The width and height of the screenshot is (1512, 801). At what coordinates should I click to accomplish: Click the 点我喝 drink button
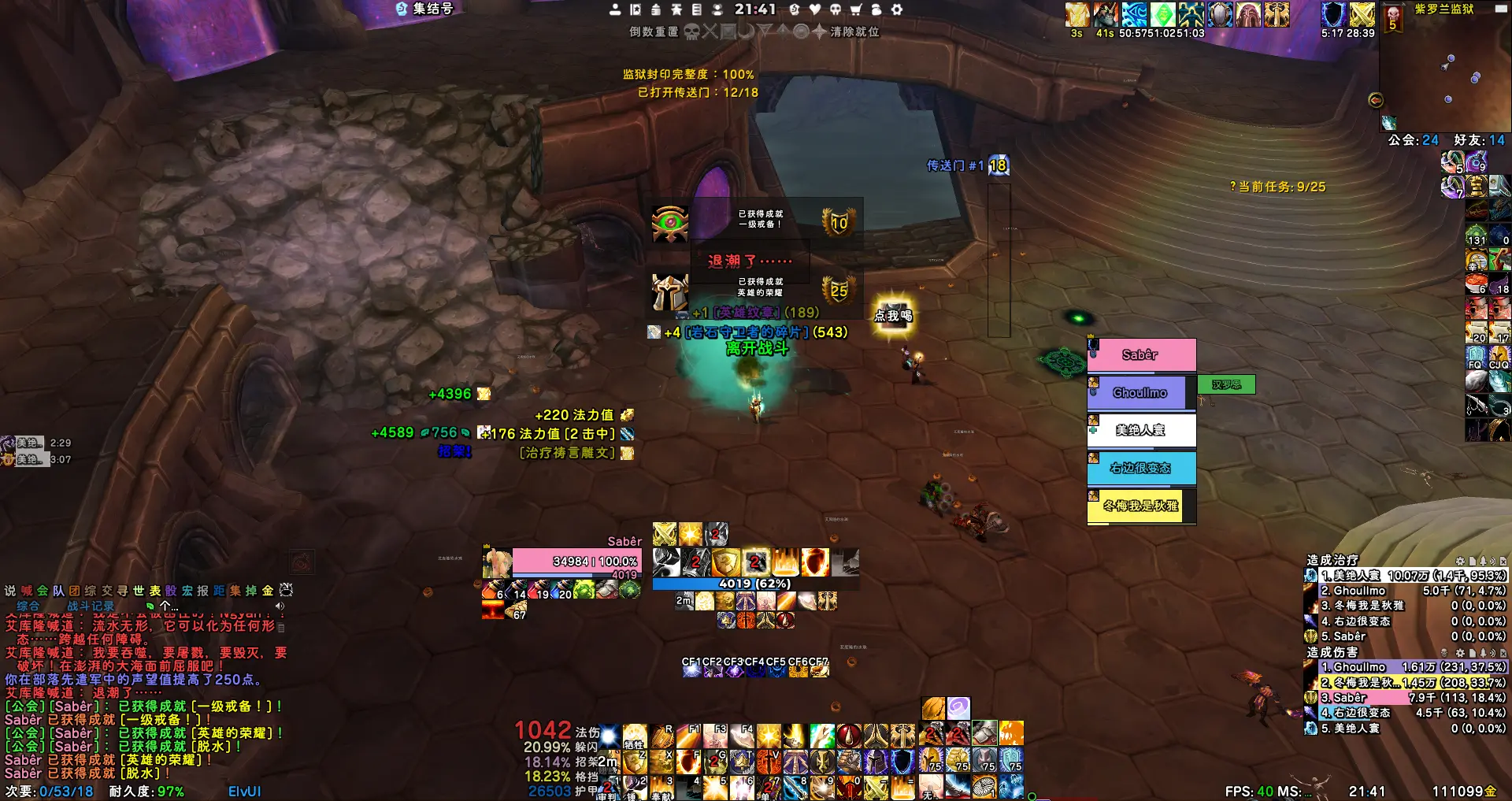pos(893,316)
